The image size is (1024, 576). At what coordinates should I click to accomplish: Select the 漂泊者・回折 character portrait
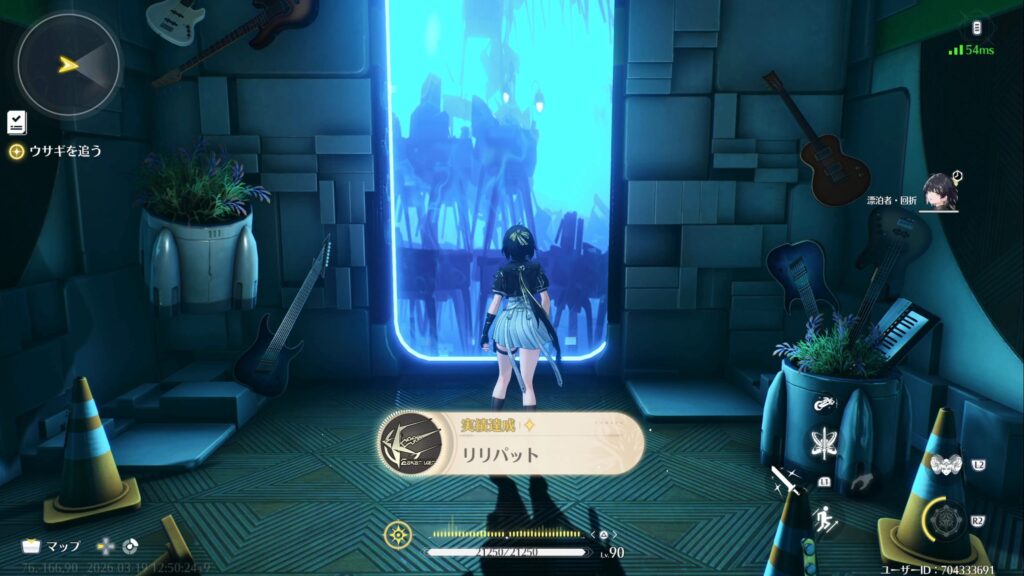pos(939,191)
